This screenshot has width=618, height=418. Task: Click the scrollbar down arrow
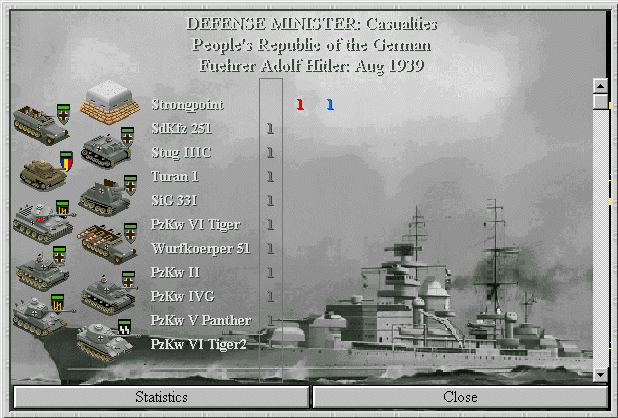tap(600, 374)
